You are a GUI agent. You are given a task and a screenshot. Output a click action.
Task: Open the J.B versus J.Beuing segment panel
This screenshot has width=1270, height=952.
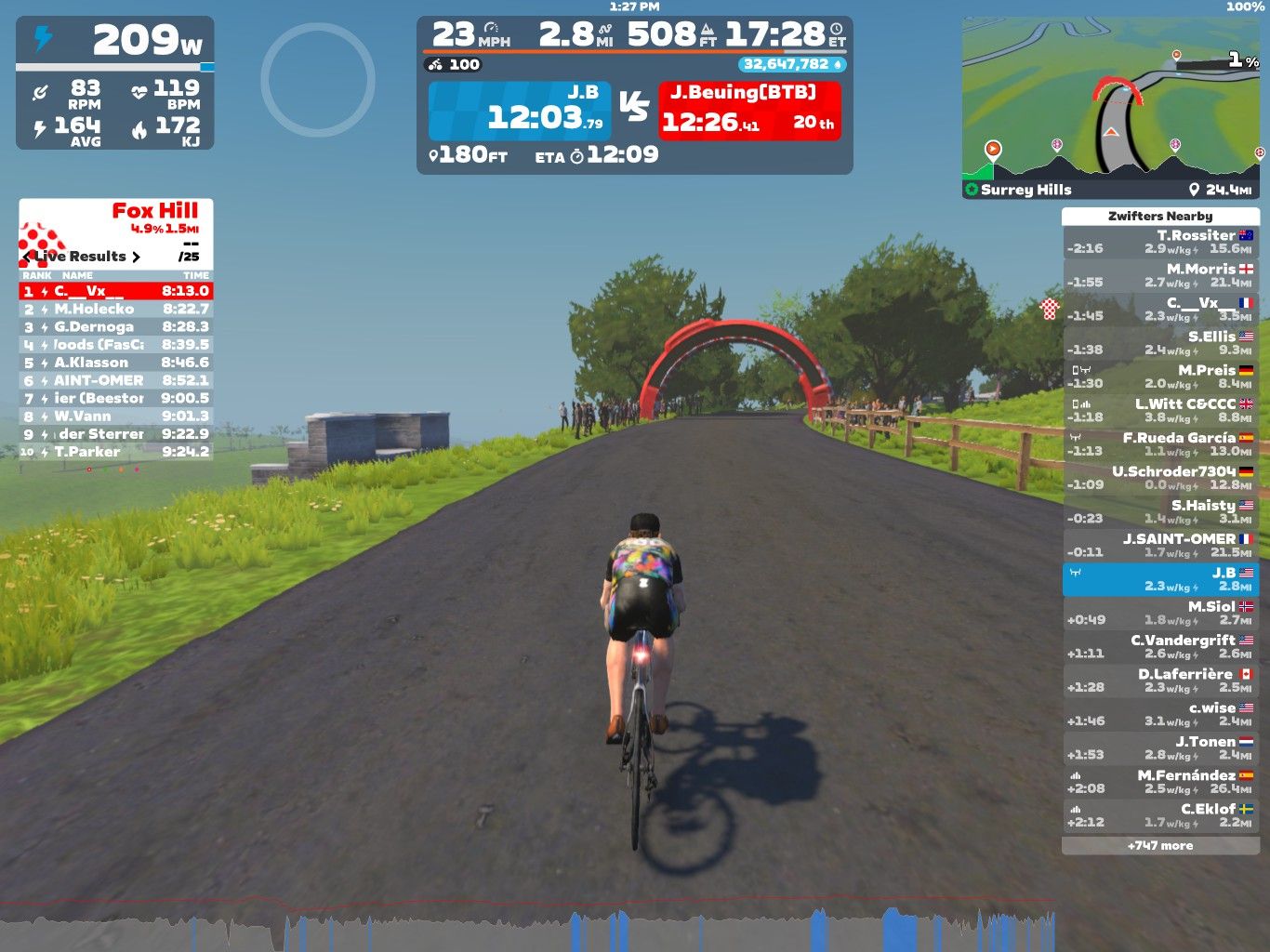tap(634, 111)
